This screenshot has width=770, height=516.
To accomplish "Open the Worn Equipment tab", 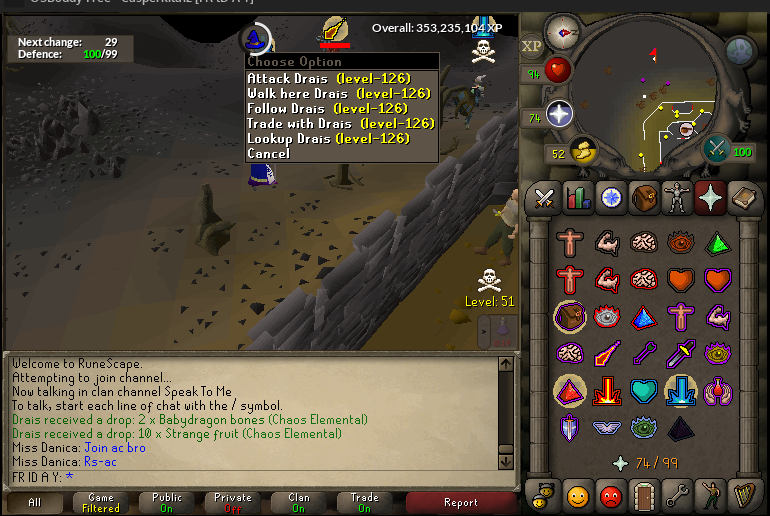I will pyautogui.click(x=677, y=197).
